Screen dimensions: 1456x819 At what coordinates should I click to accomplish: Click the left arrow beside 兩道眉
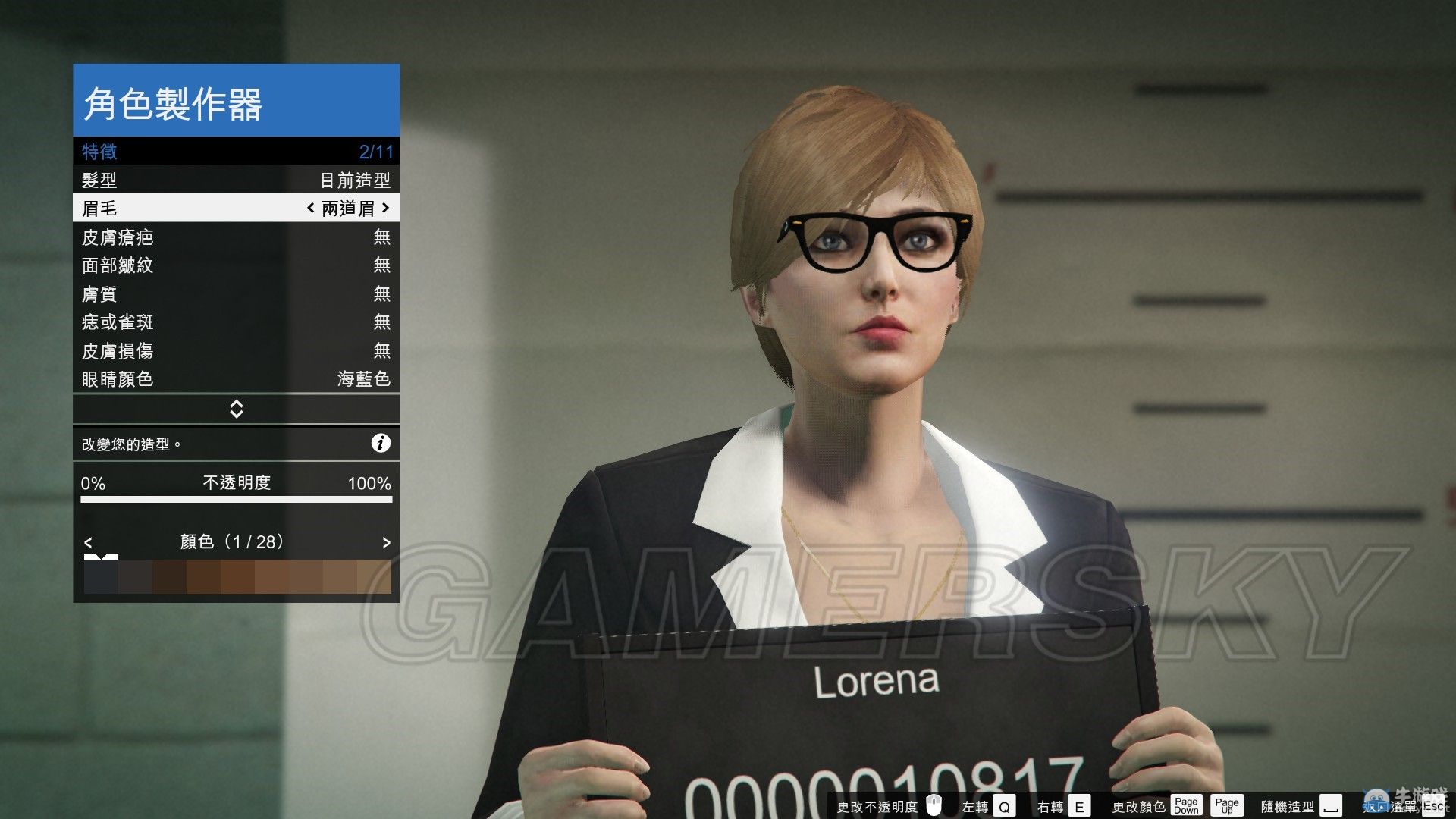point(310,208)
